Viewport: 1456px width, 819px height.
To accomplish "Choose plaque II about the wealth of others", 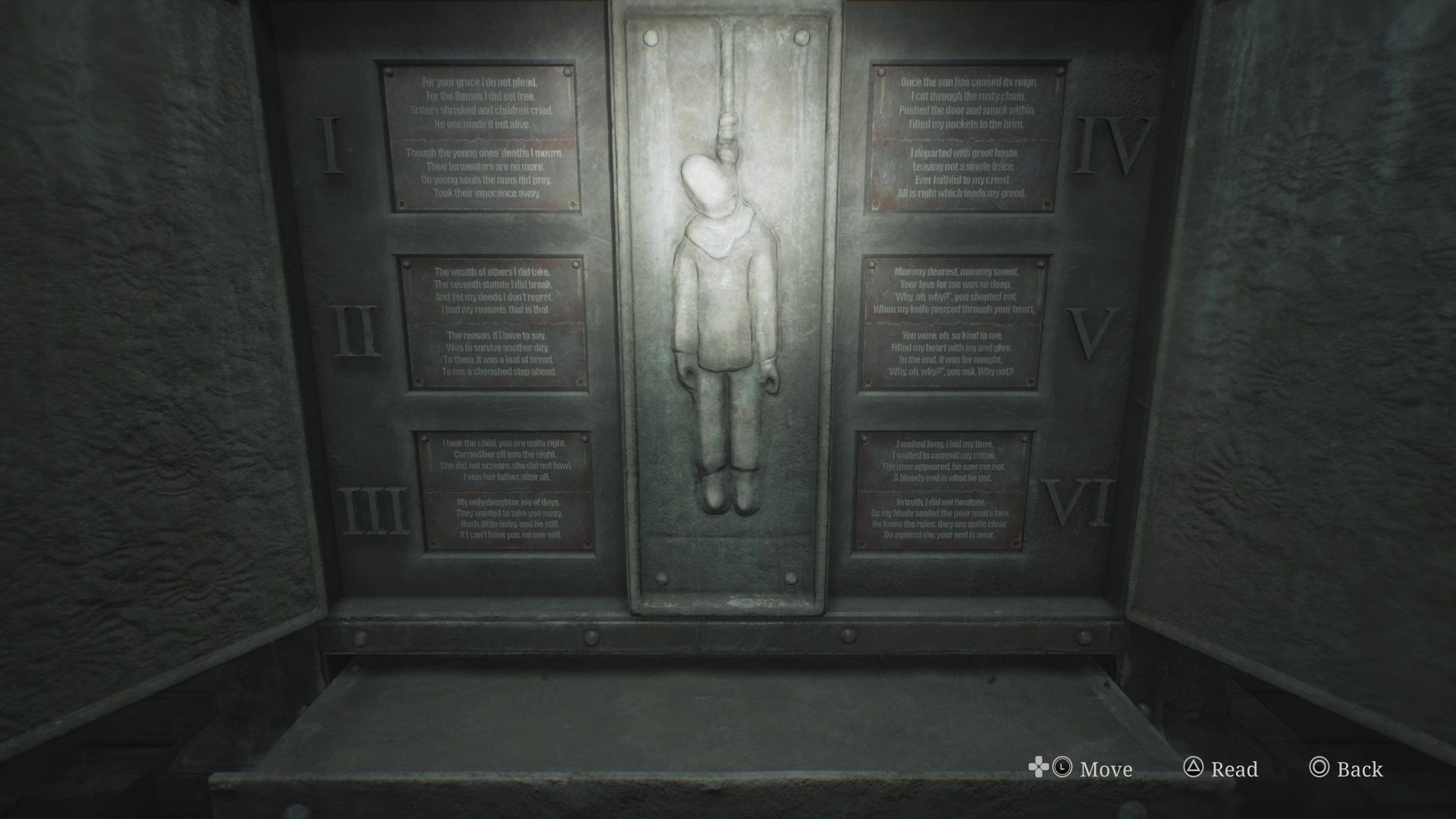I will 496,323.
